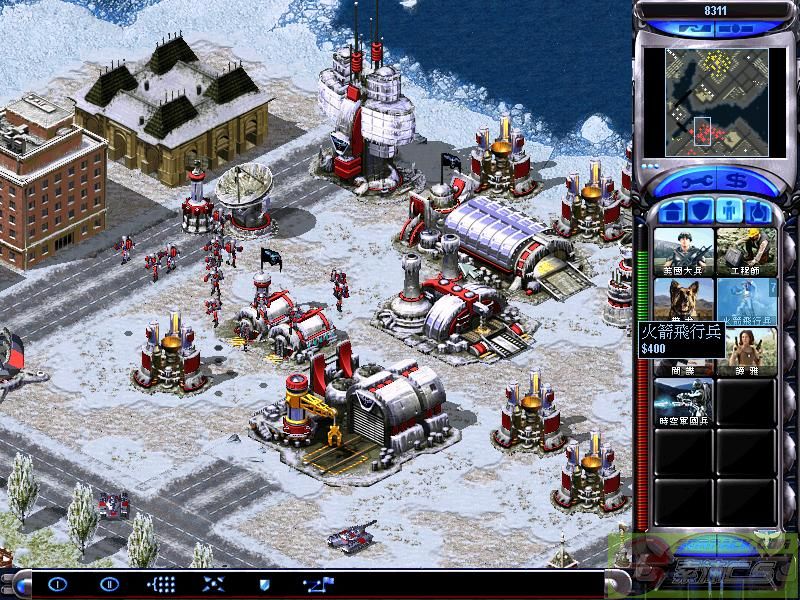Switch to the infantry build tab

click(729, 212)
